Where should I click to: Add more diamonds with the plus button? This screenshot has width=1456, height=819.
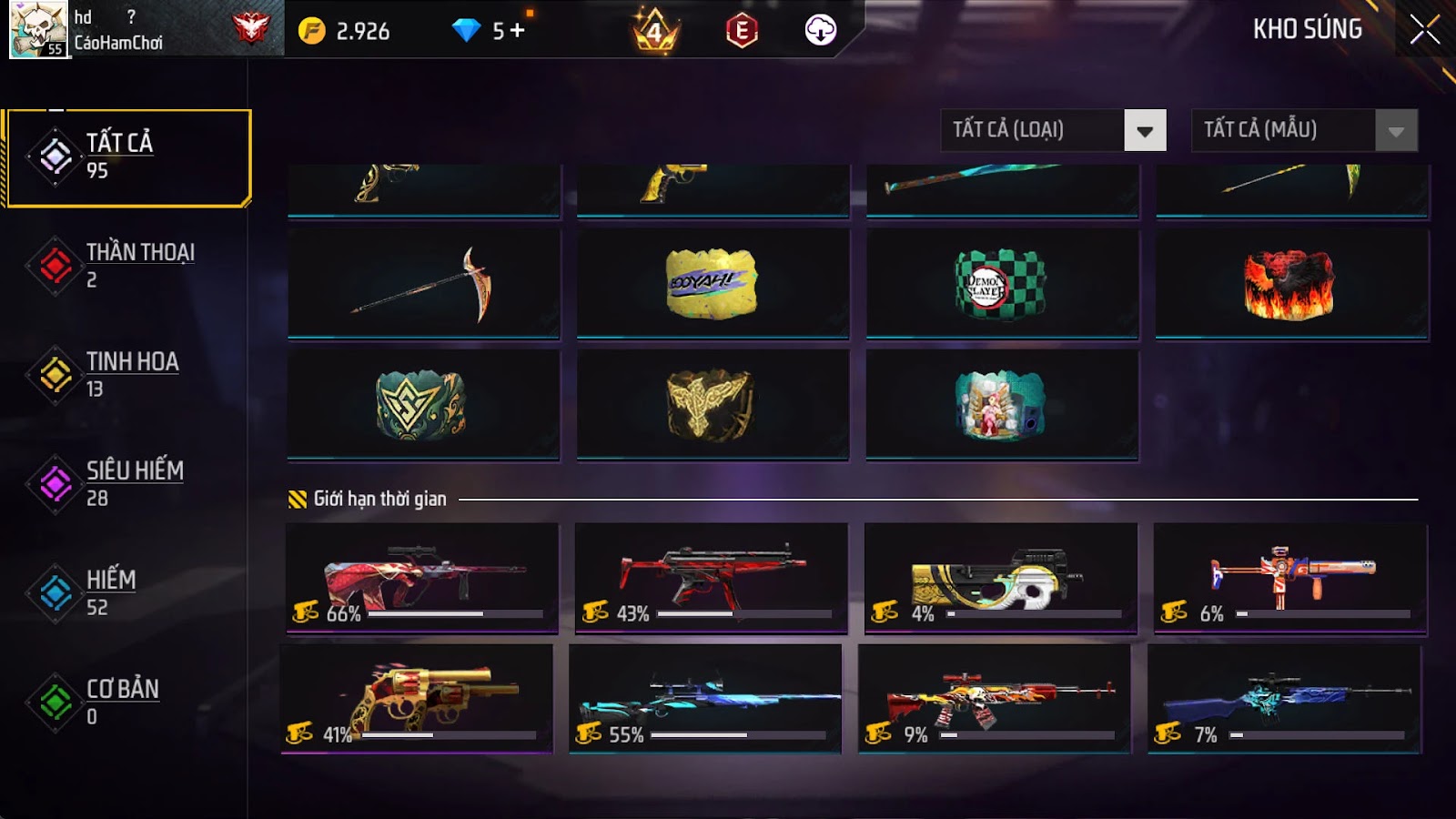coord(517,31)
